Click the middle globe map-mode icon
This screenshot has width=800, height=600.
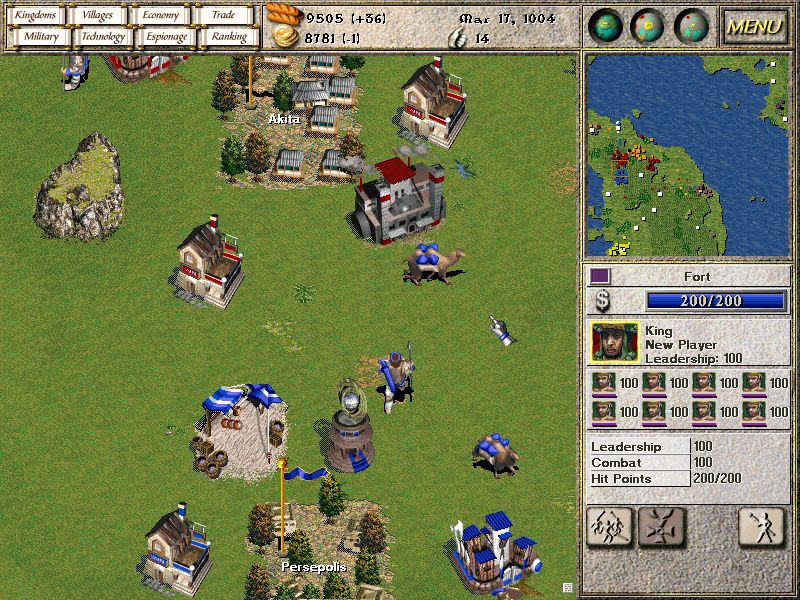[x=648, y=26]
